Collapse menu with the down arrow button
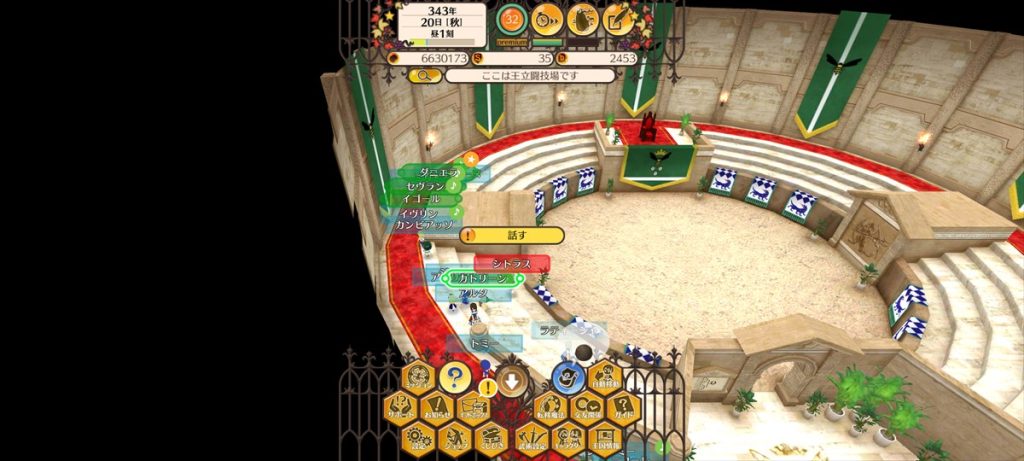 coord(512,379)
